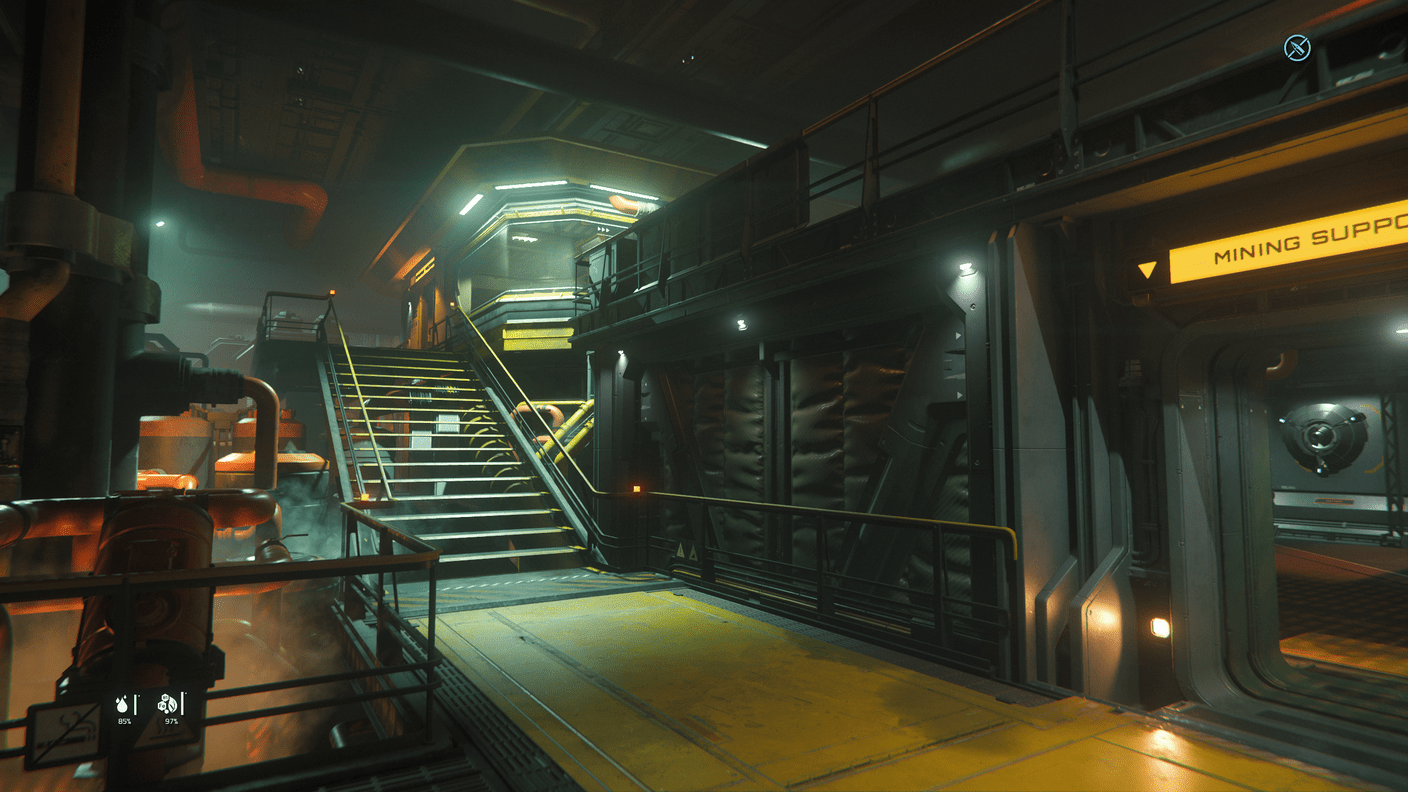
Task: Click the hazard triangle decal on the pillar
Action: (683, 551)
